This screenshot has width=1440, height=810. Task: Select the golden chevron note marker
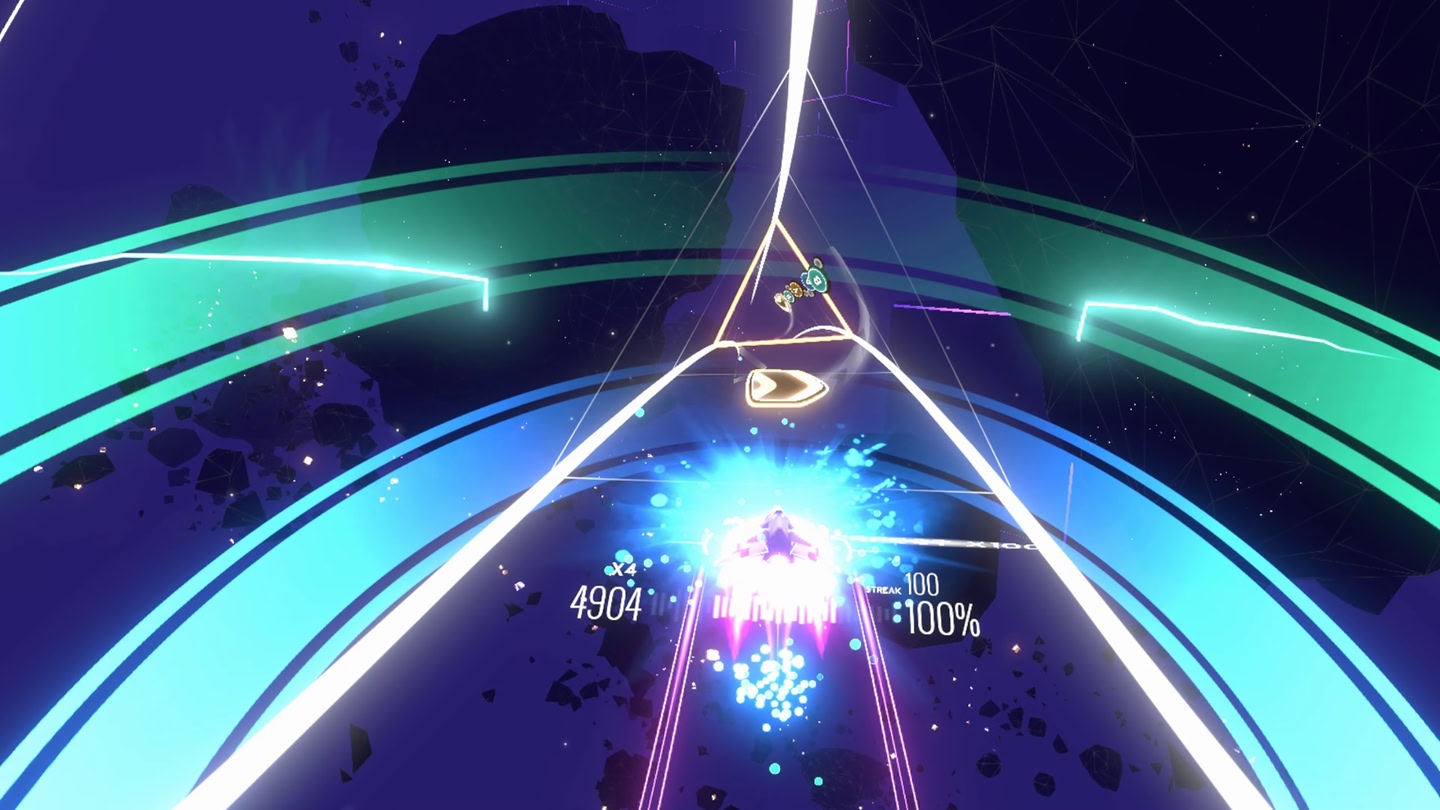787,385
